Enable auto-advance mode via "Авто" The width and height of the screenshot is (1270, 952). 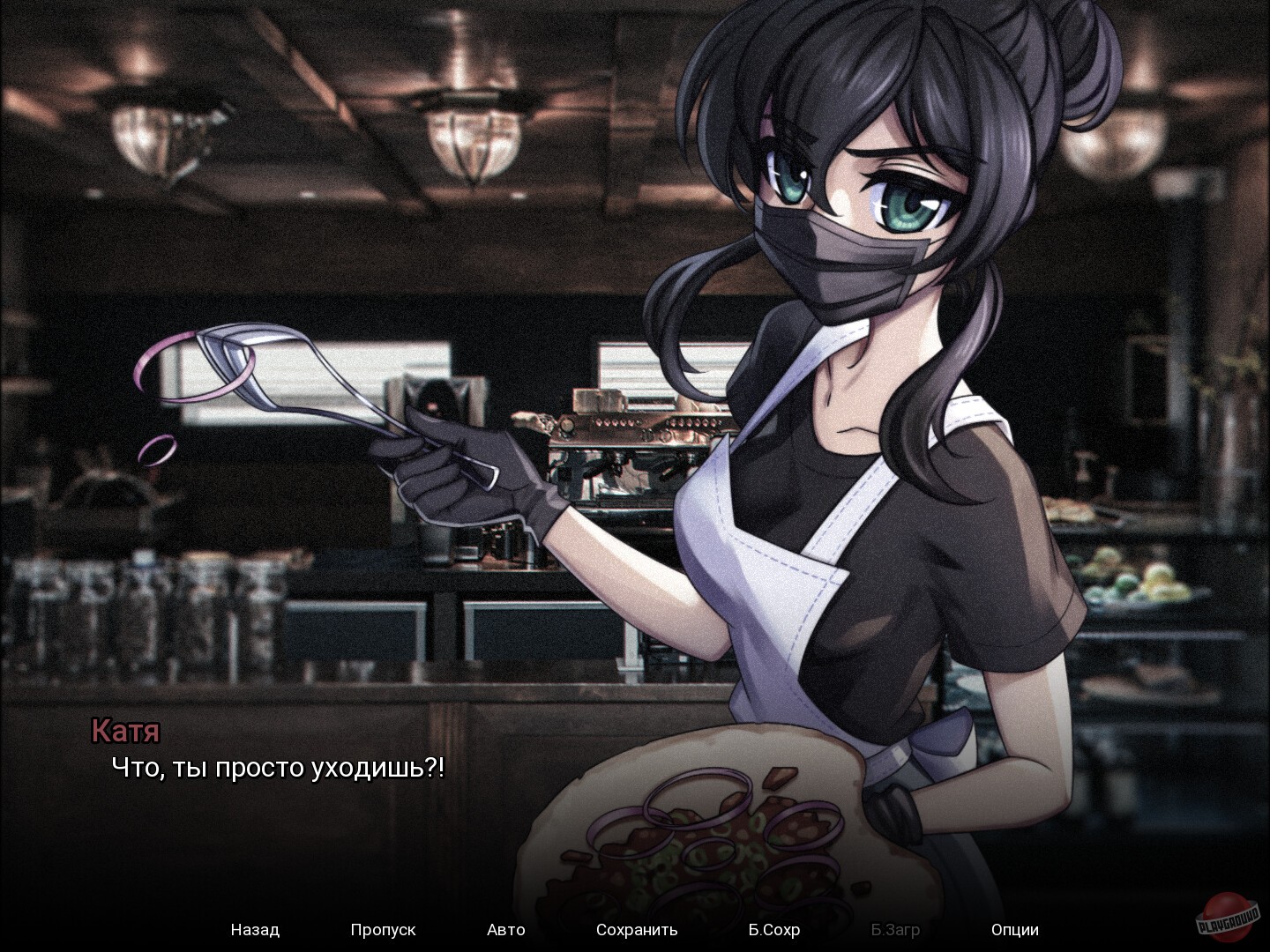click(506, 930)
